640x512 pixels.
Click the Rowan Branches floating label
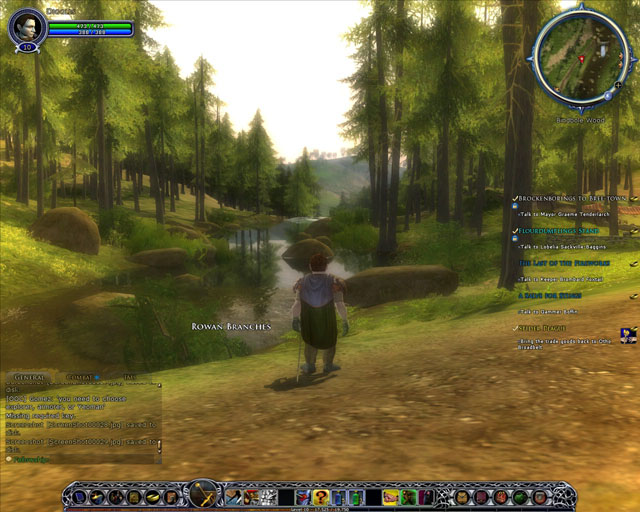point(231,327)
